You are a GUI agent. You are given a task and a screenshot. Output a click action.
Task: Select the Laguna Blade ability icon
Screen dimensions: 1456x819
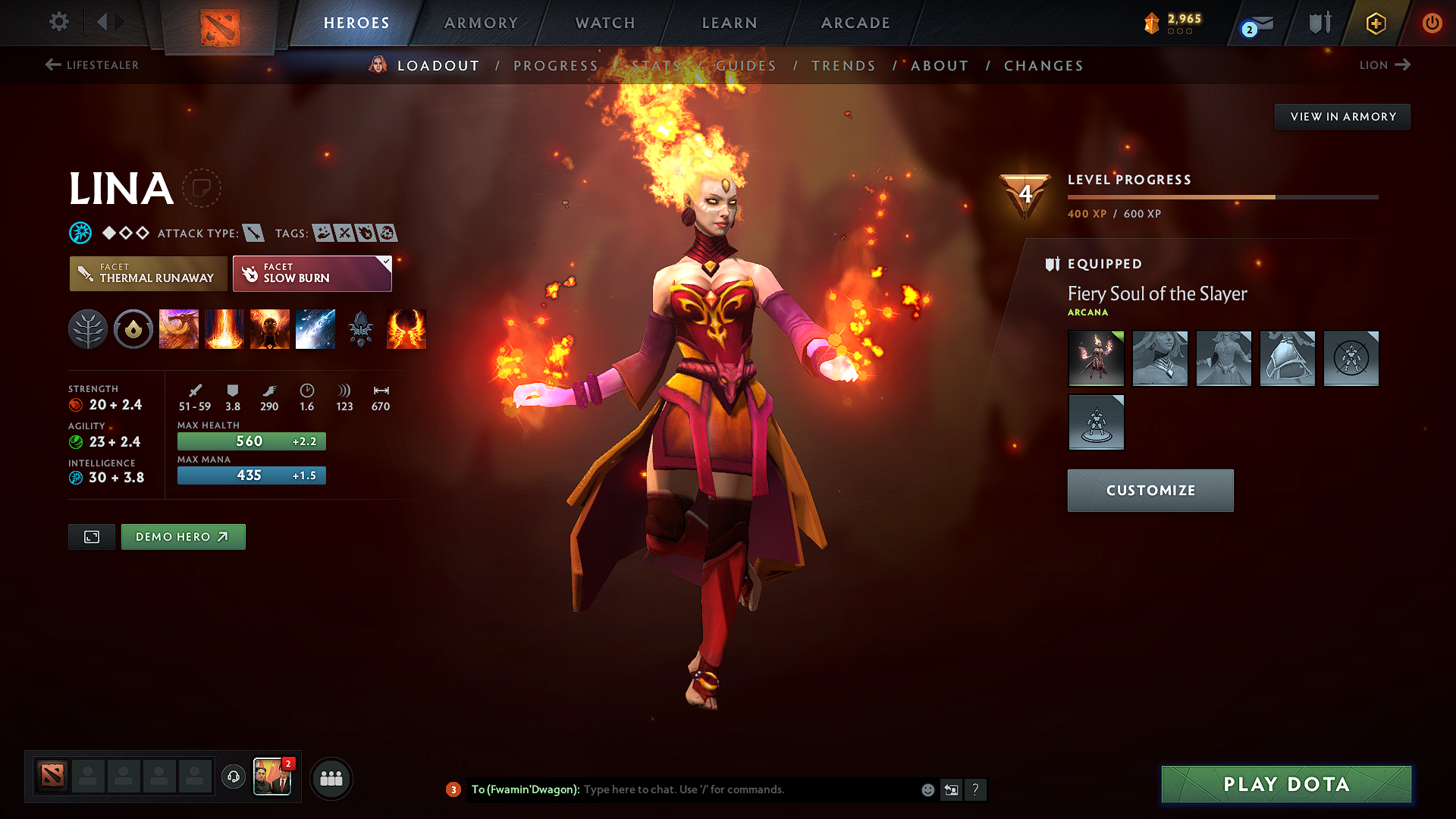(x=315, y=329)
